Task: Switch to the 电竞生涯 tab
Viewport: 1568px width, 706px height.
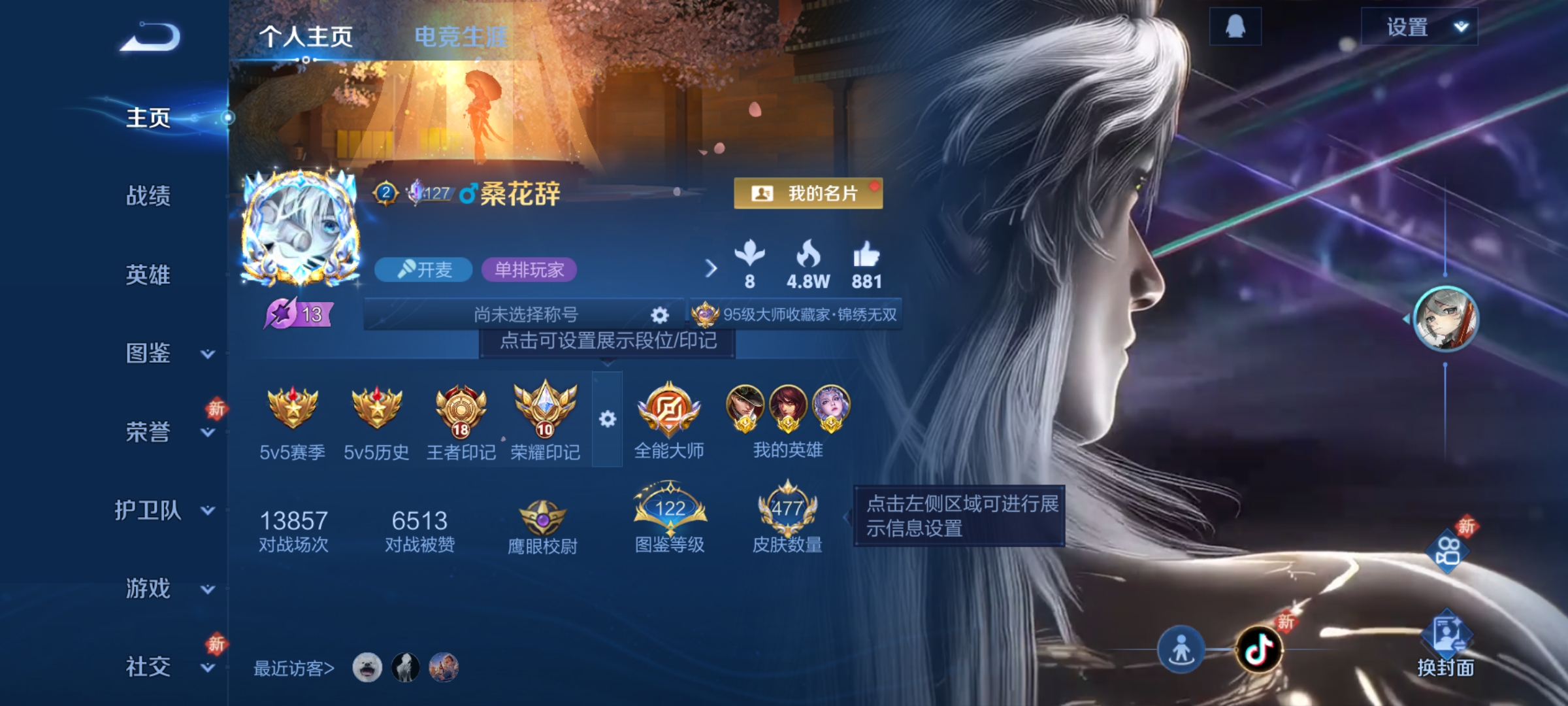Action: tap(462, 37)
